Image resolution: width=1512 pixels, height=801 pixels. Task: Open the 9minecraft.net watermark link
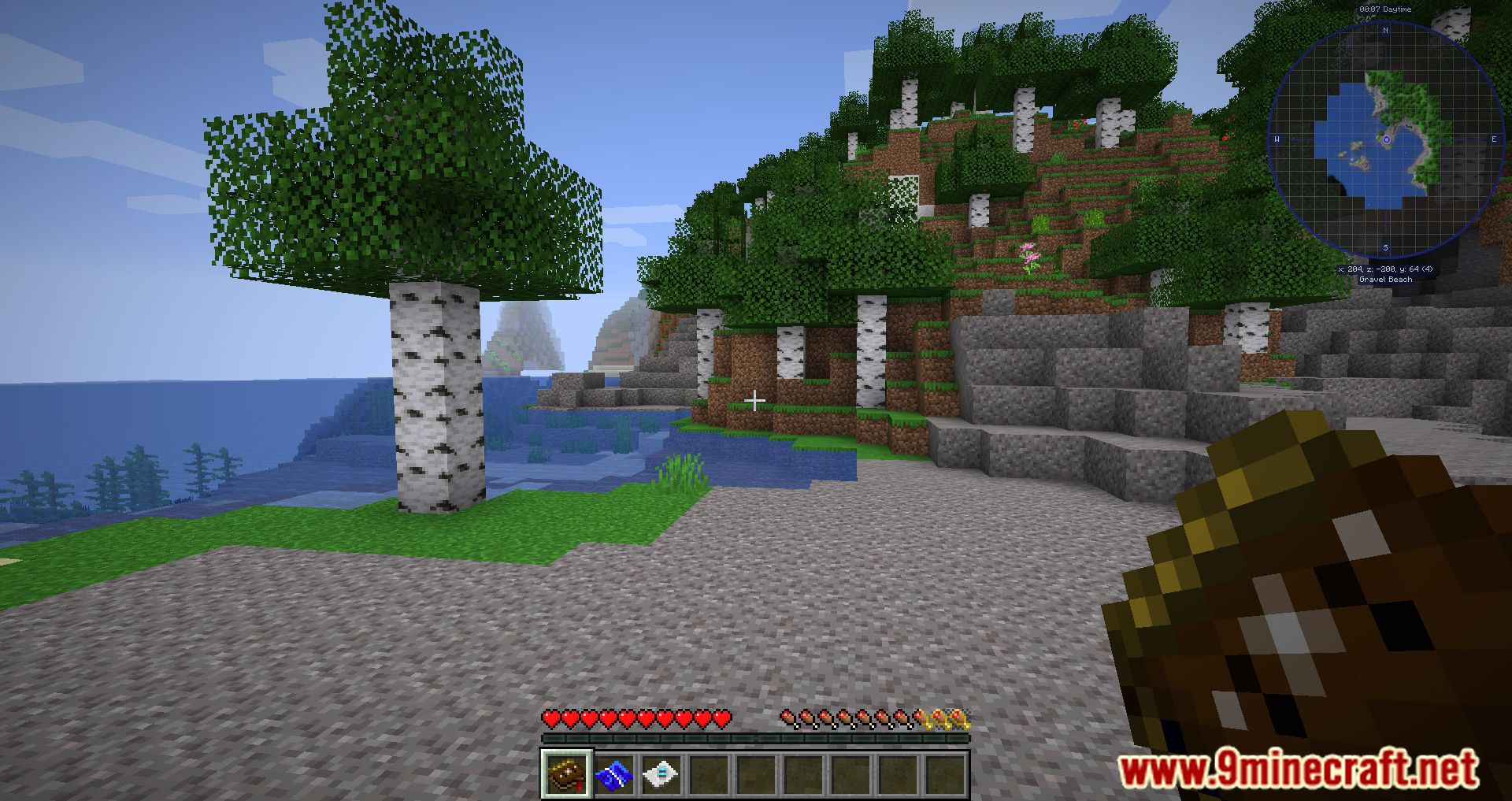(1298, 769)
